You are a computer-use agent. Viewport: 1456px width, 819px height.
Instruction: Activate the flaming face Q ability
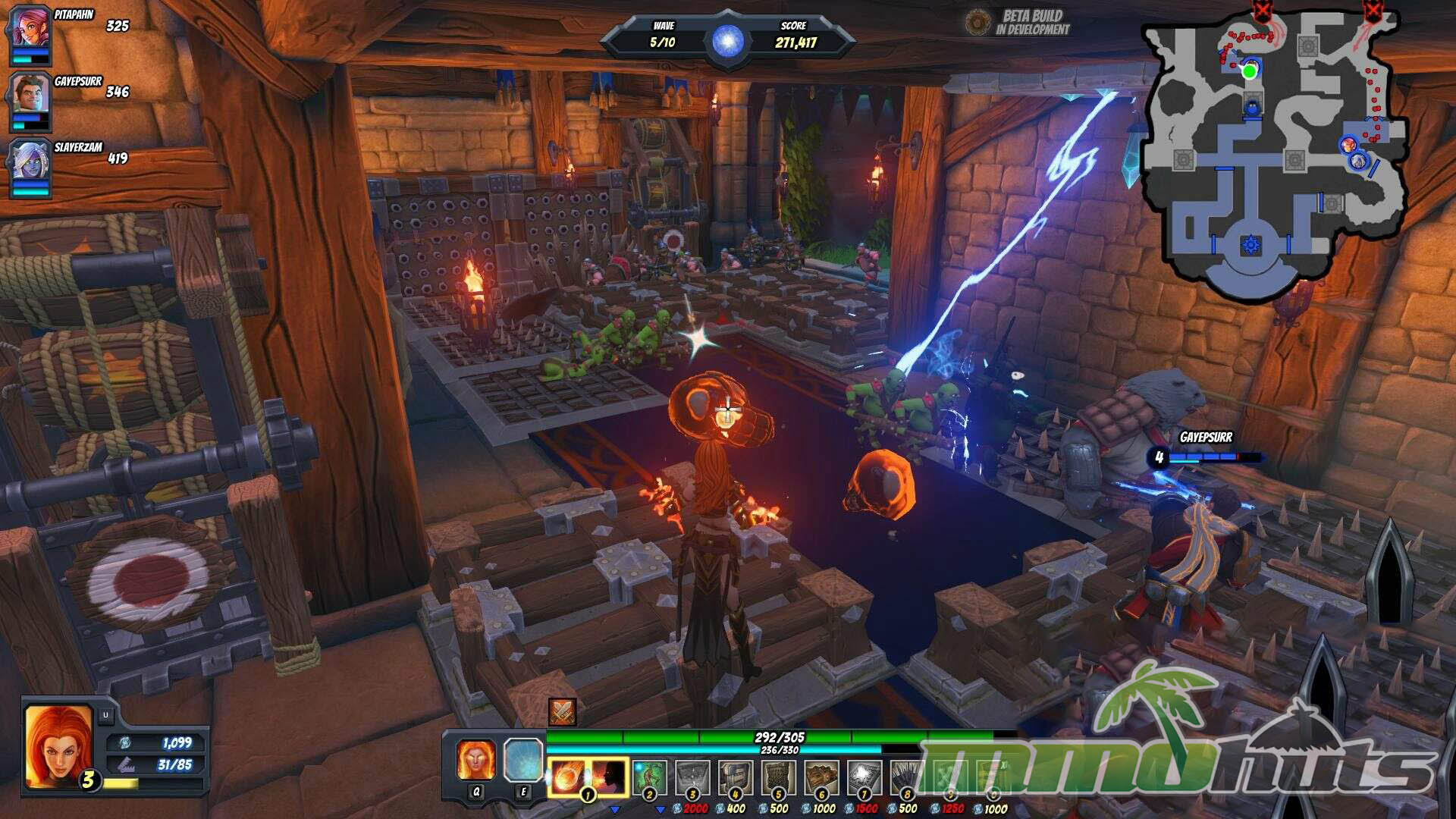point(476,760)
